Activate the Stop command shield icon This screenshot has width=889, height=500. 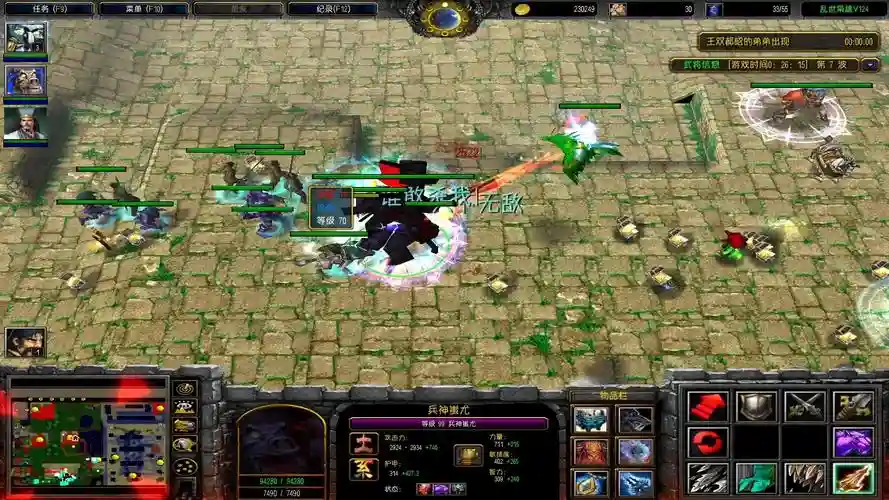pyautogui.click(x=756, y=406)
